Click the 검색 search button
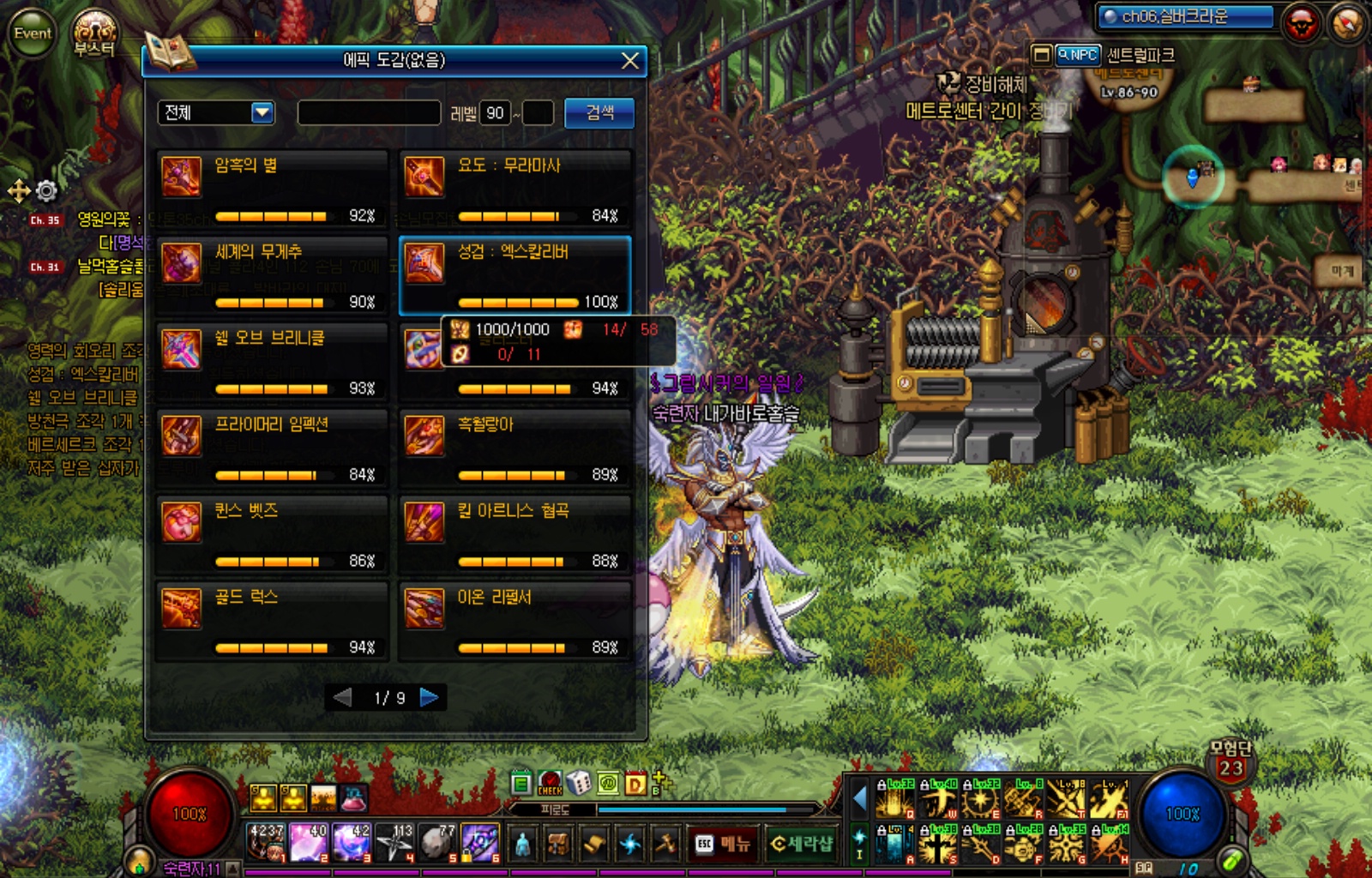The height and width of the screenshot is (878, 1372). (x=599, y=112)
